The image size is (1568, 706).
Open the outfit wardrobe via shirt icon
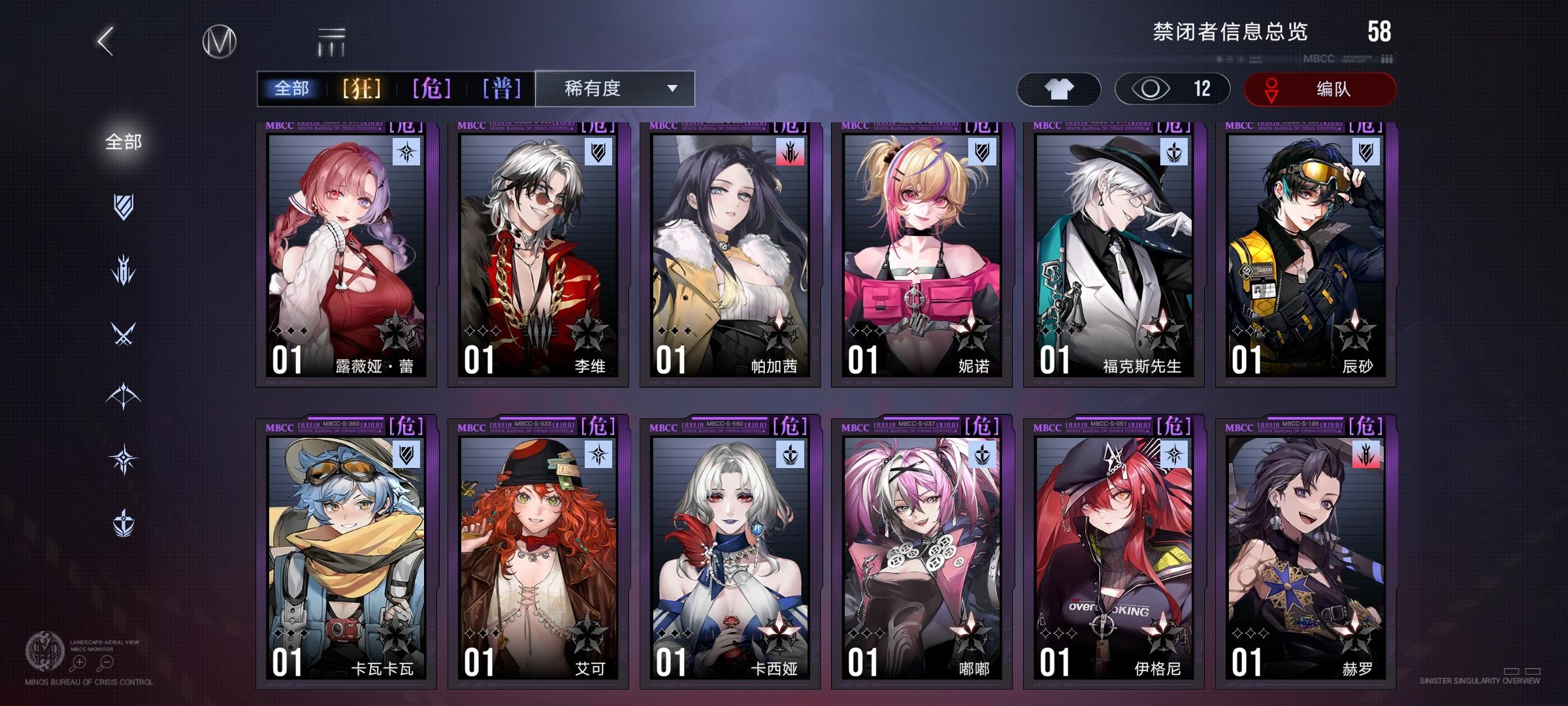click(1058, 89)
